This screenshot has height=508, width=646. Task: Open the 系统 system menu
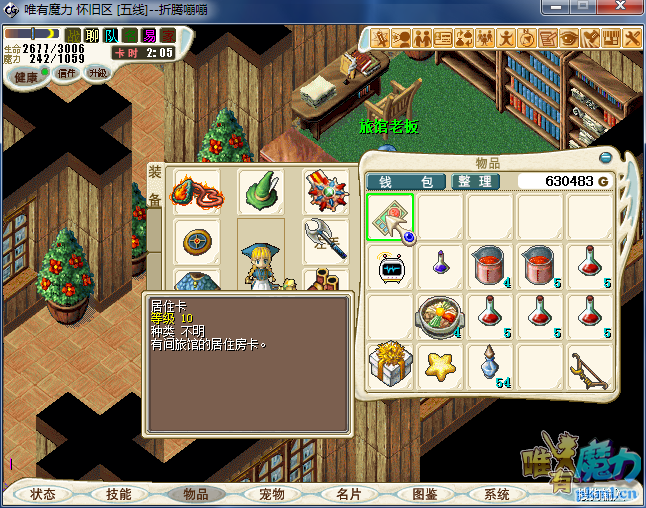coord(497,494)
